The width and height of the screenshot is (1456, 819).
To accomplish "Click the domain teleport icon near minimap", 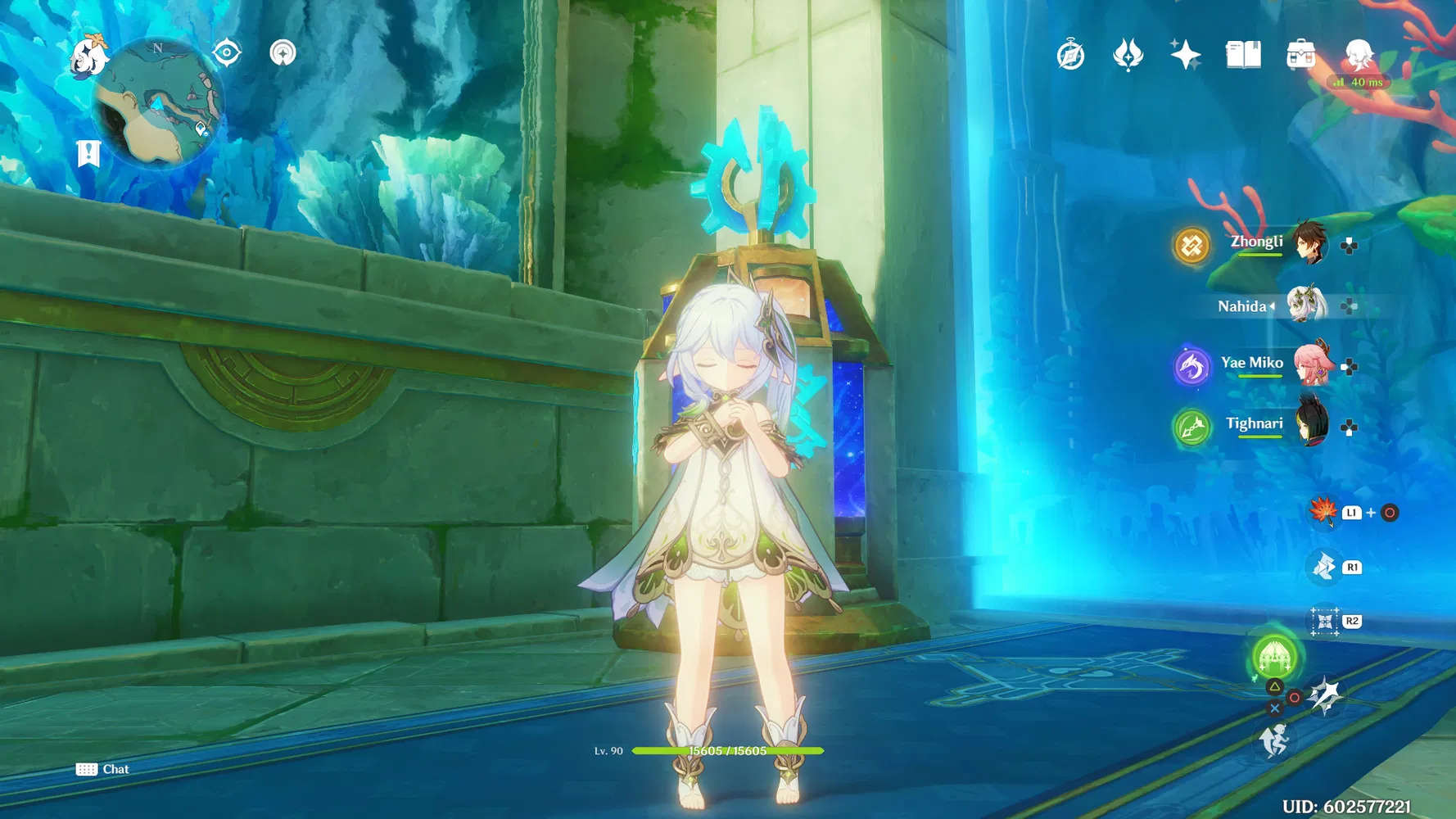I will 282,52.
